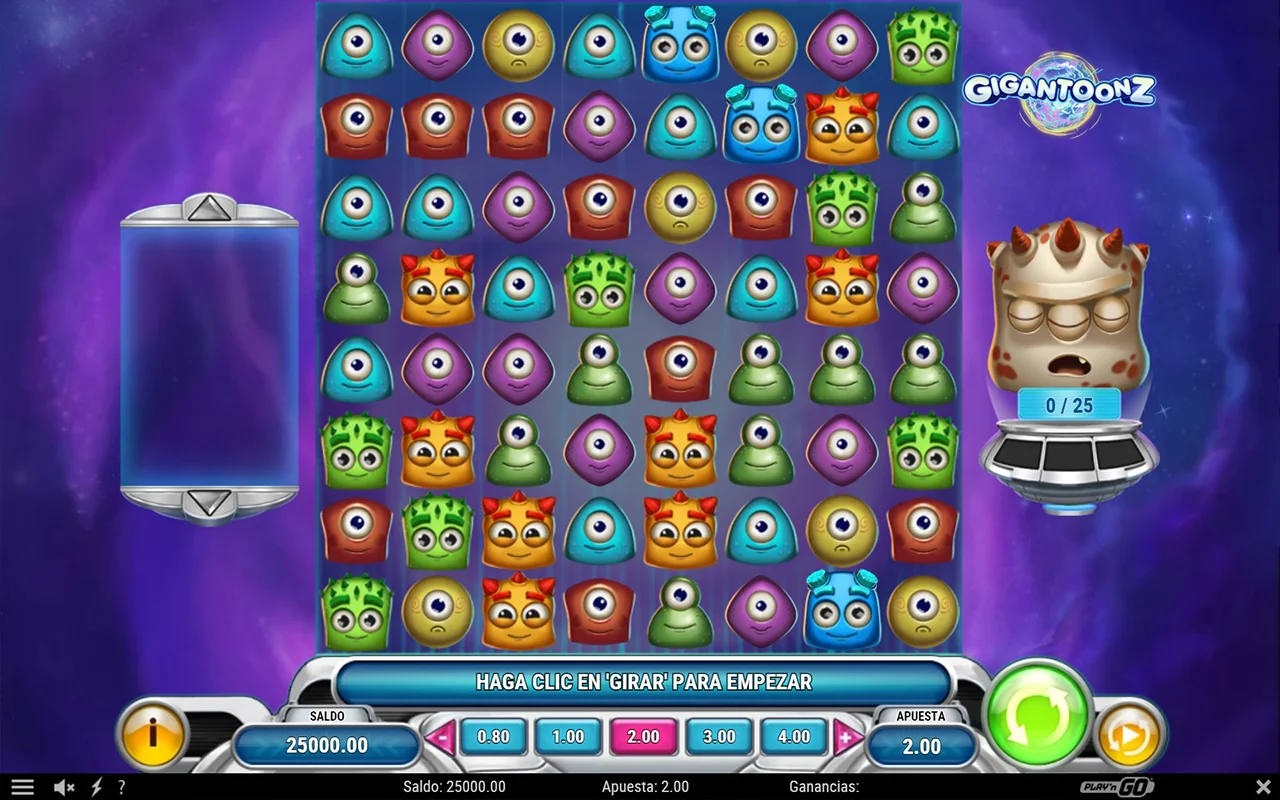Close the game with the X button

(x=1262, y=787)
